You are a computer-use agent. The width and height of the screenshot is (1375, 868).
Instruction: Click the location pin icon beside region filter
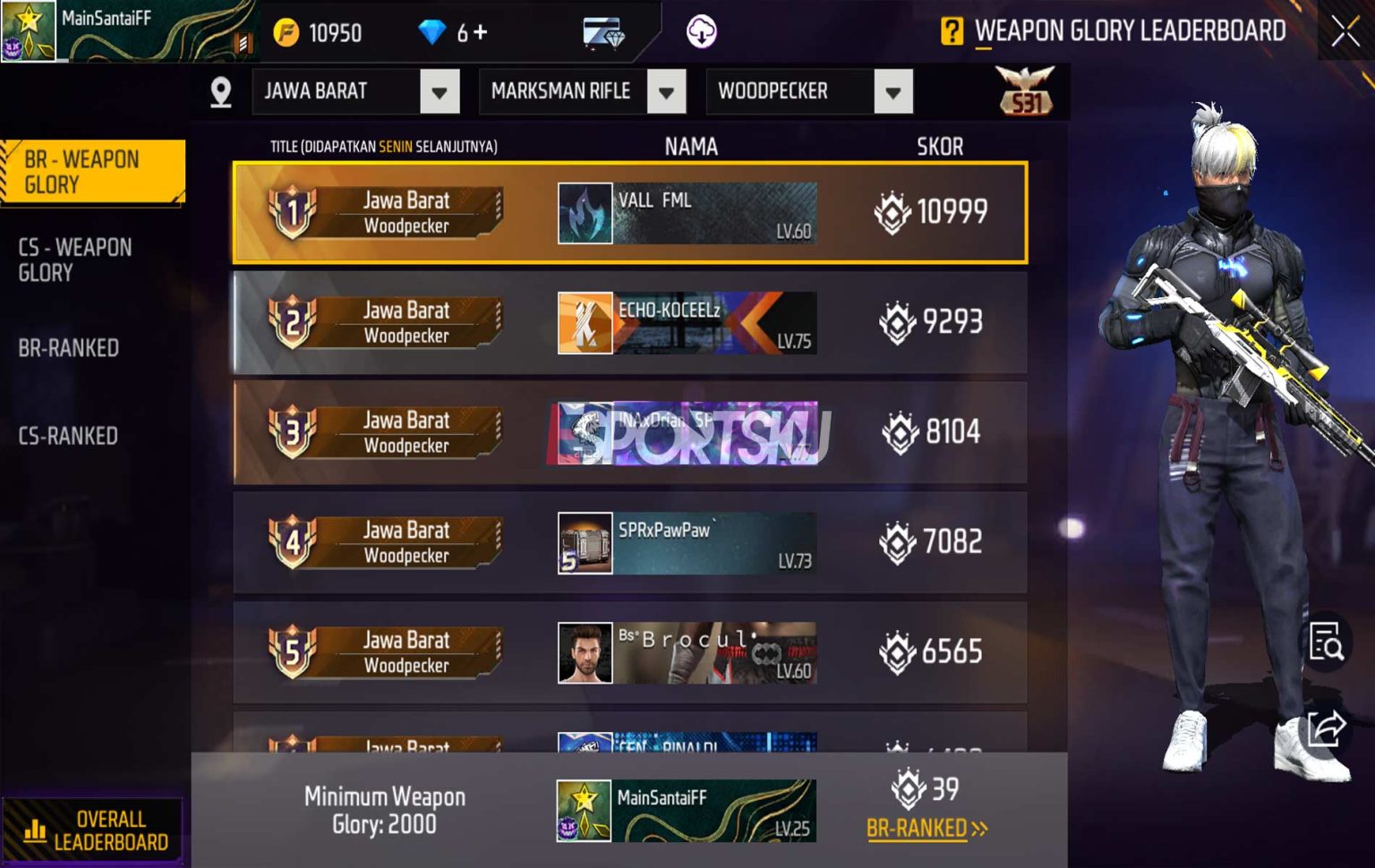click(x=219, y=90)
